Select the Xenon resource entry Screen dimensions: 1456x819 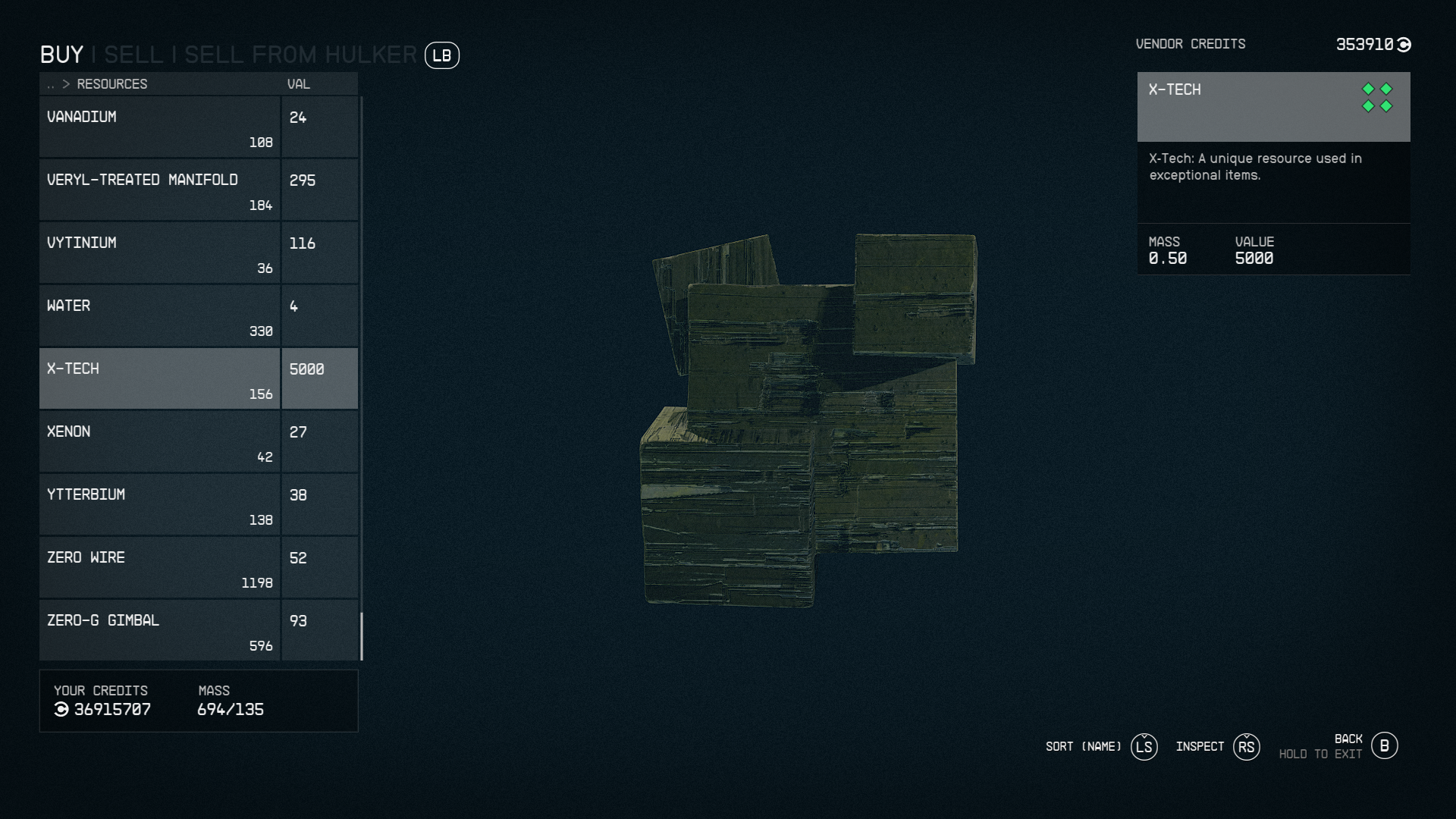tap(159, 441)
